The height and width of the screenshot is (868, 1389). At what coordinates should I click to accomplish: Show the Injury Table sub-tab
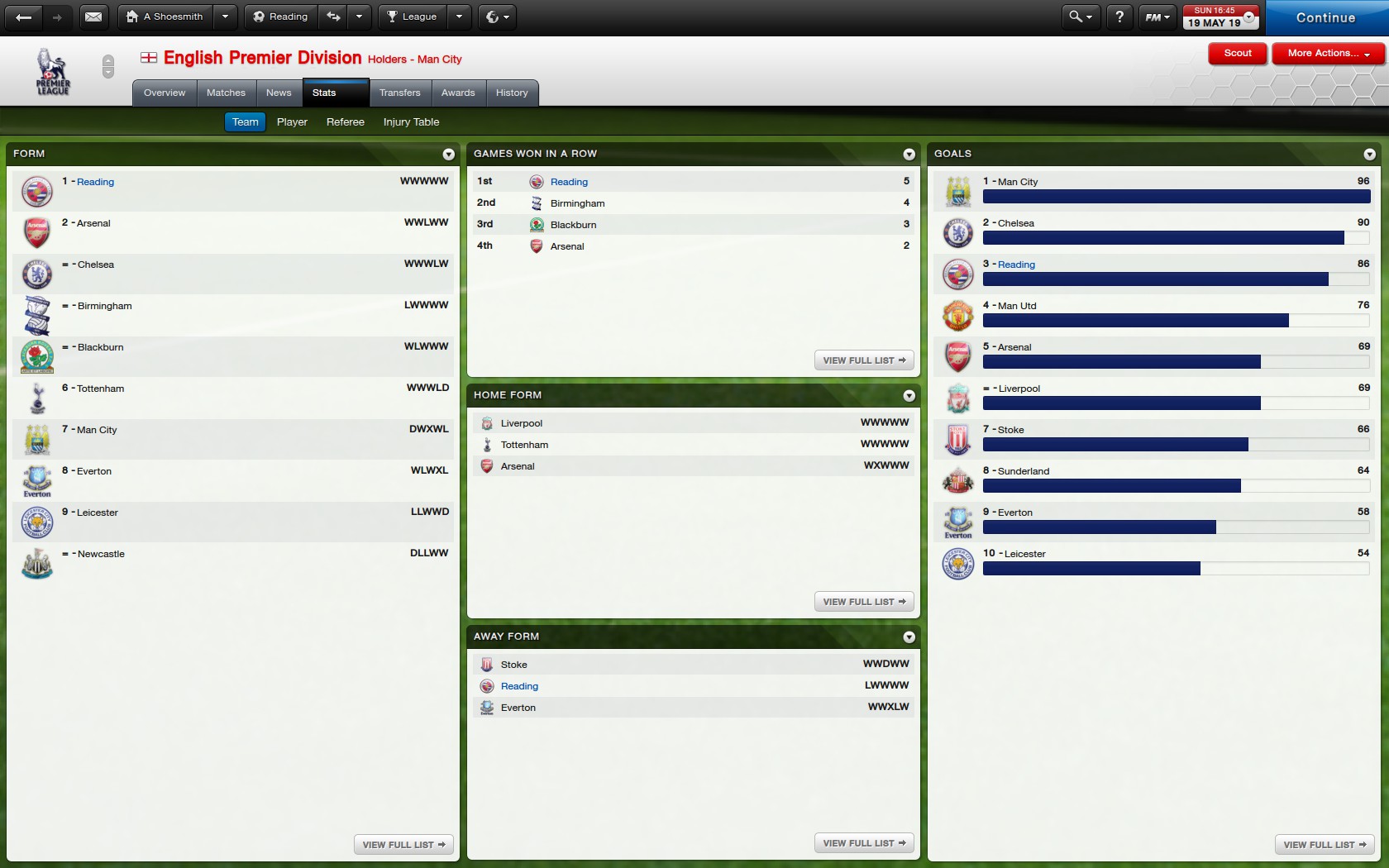pos(411,122)
